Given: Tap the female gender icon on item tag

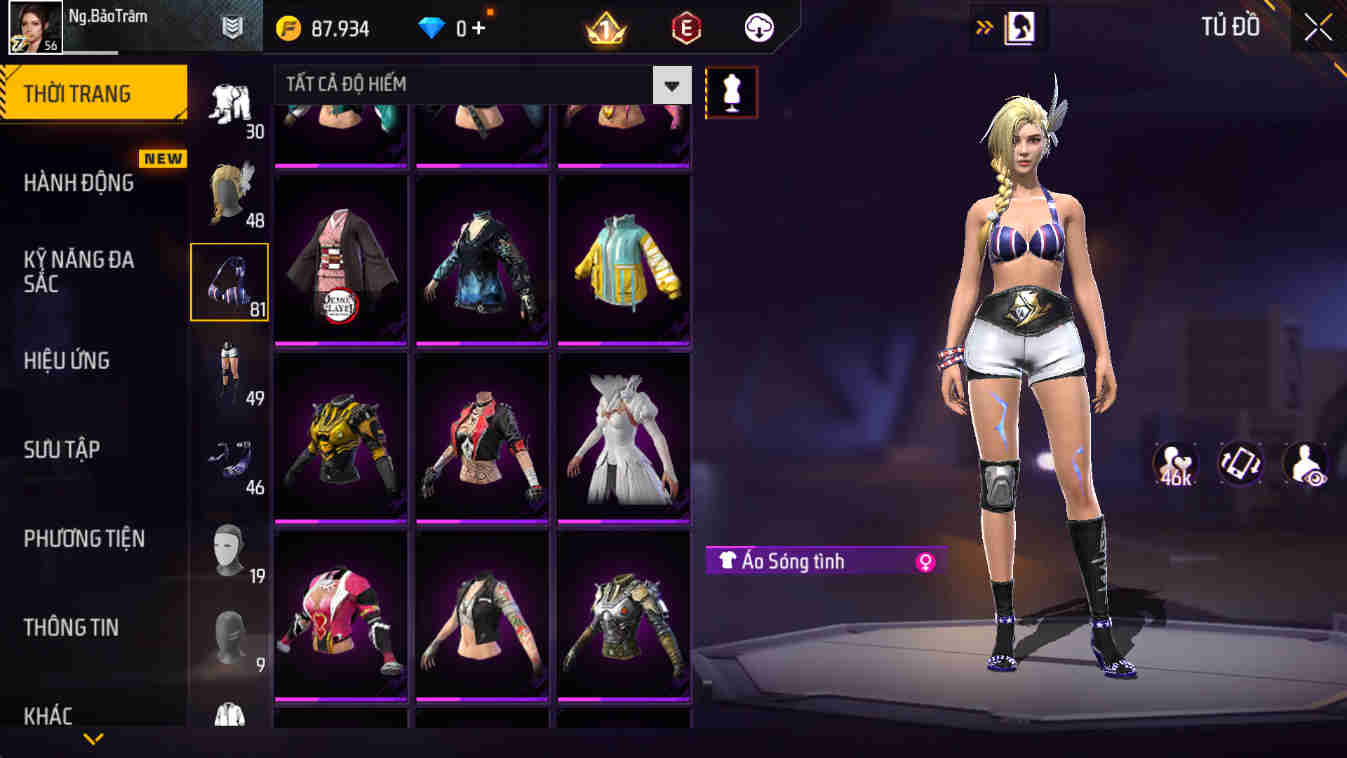Looking at the screenshot, I should (x=925, y=561).
